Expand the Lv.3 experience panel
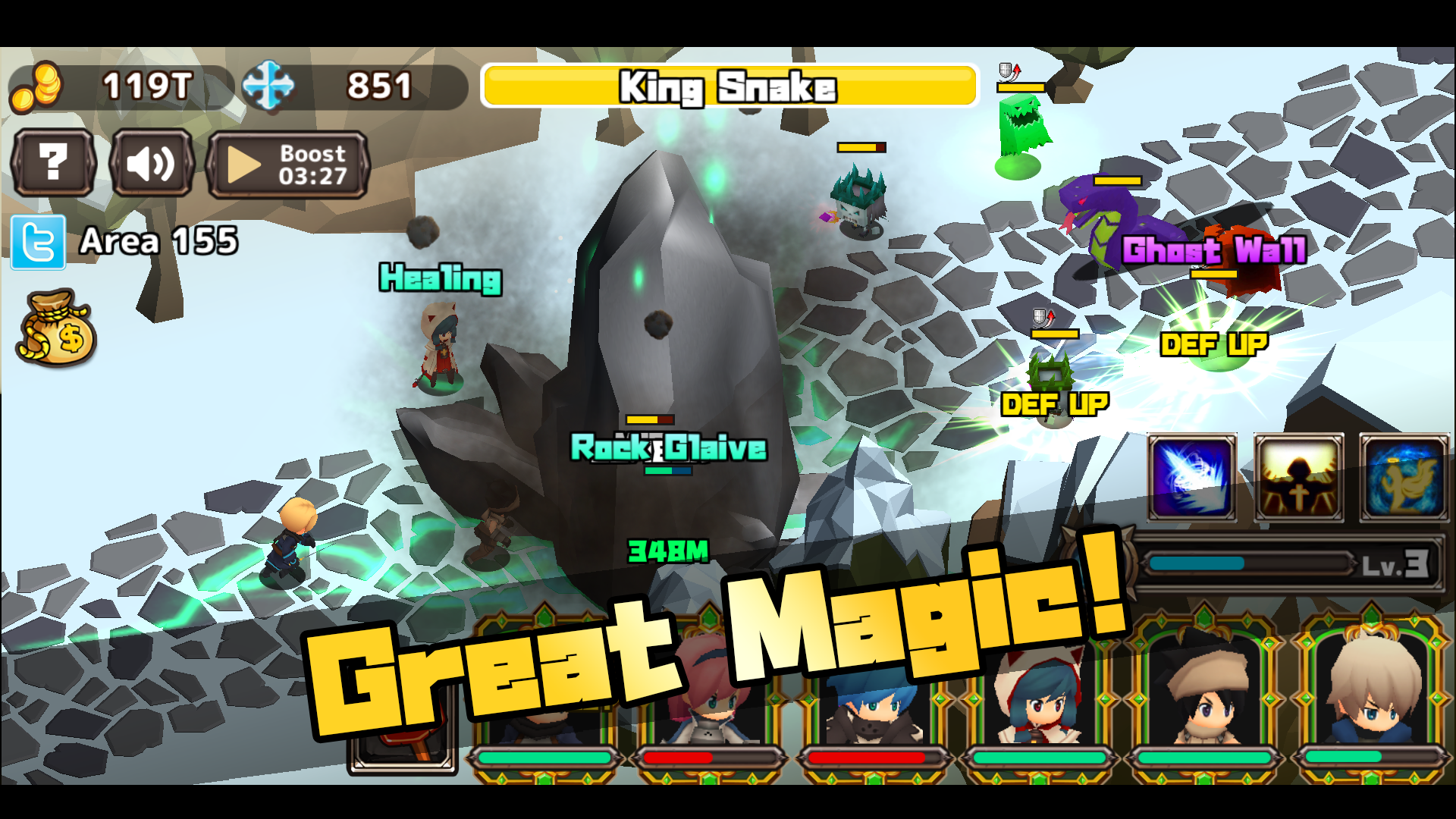This screenshot has height=819, width=1456. (1289, 561)
